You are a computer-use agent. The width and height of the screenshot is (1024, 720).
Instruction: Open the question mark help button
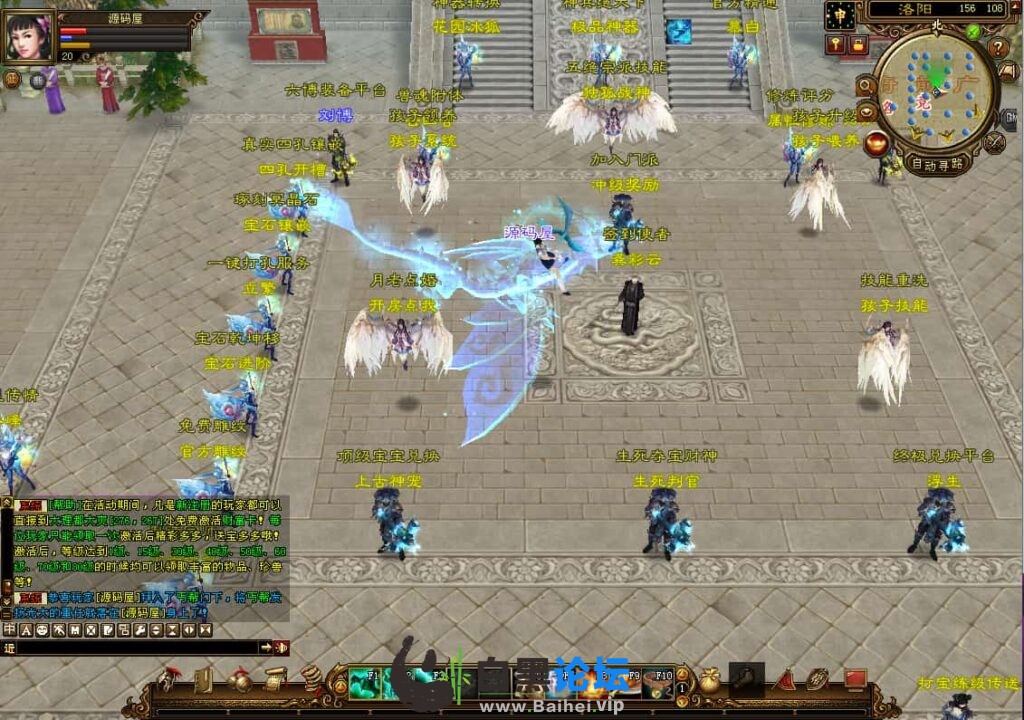(998, 47)
